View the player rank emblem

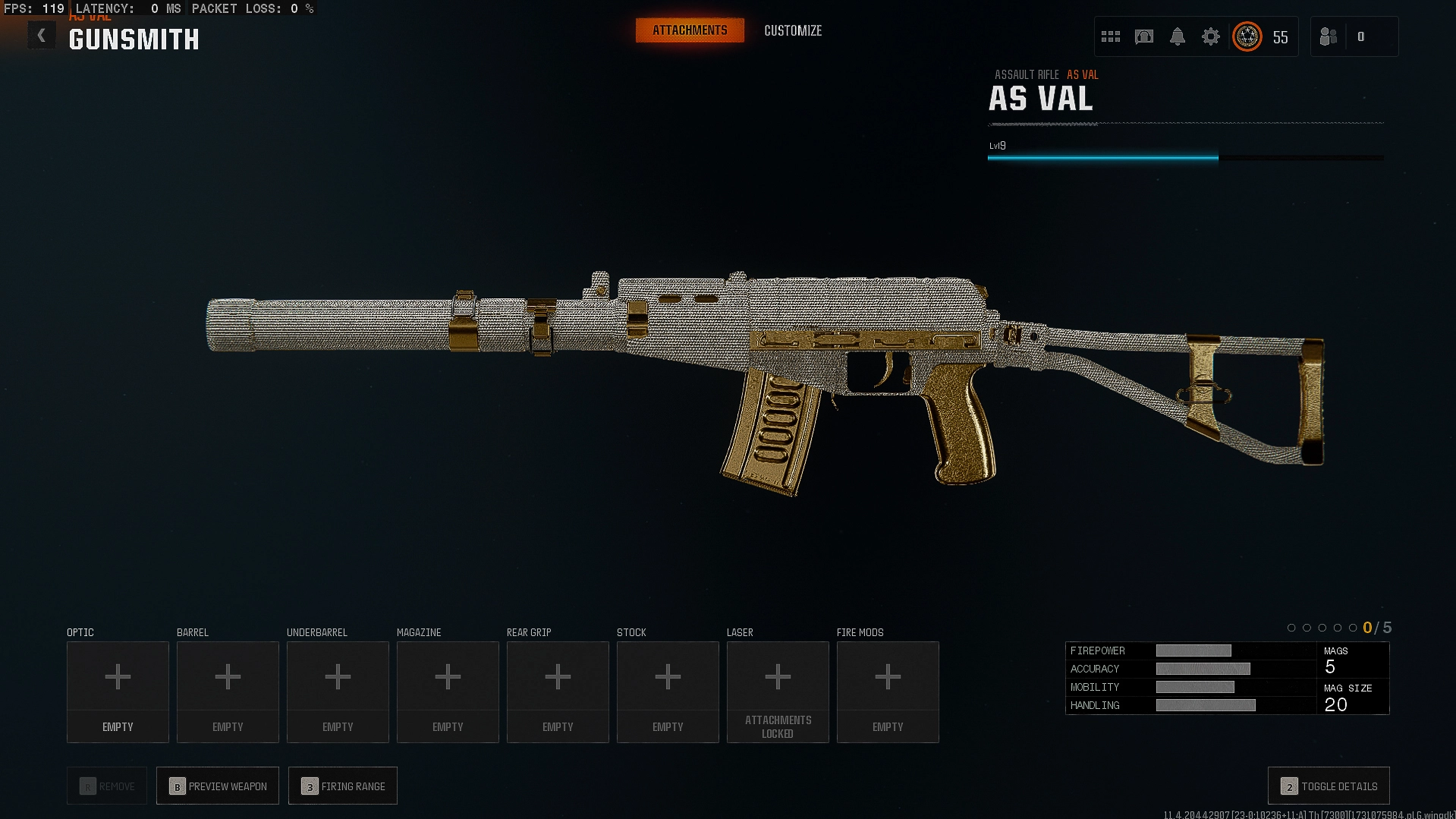1247,36
